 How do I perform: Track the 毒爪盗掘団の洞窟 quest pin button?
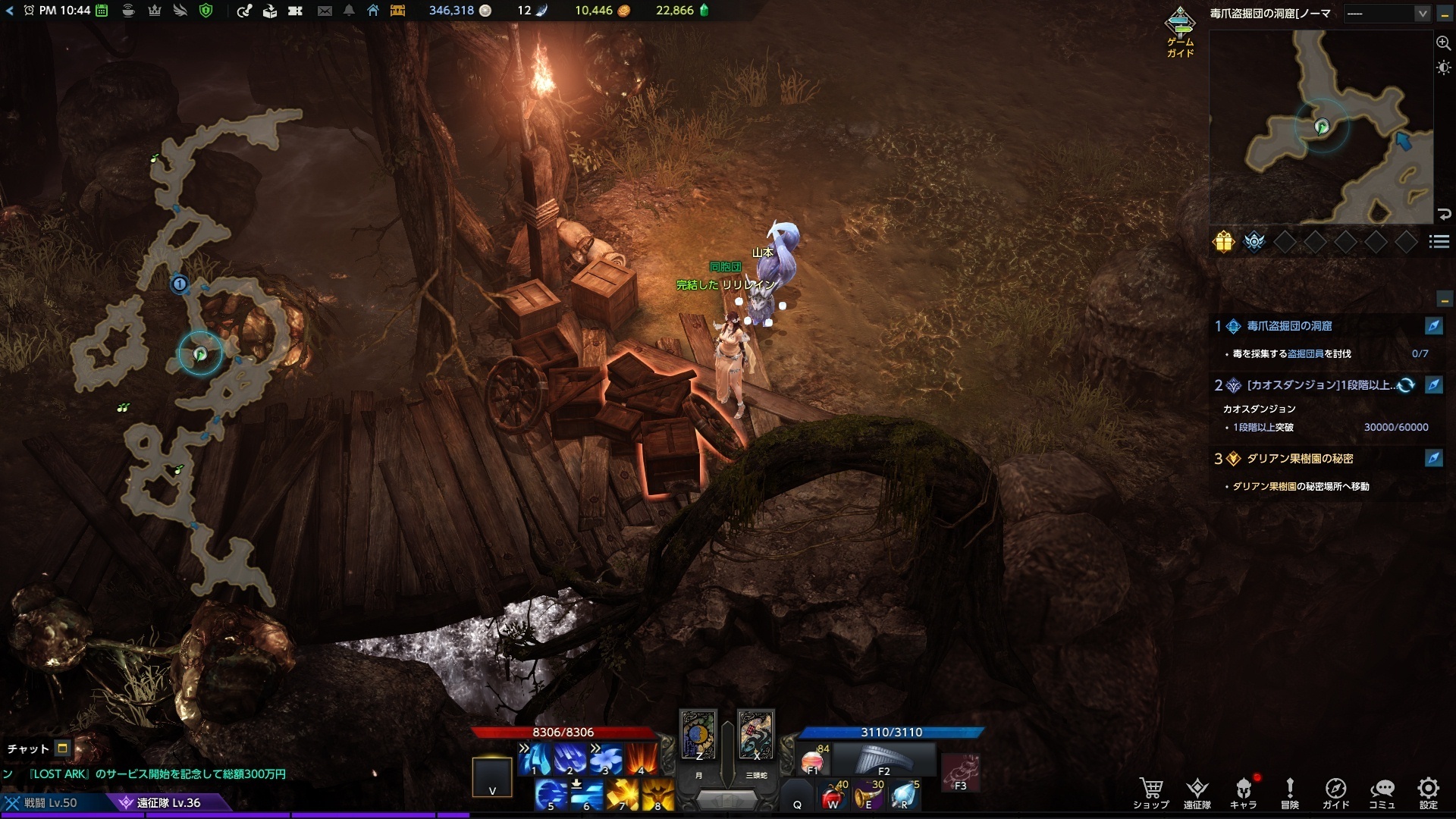[x=1433, y=326]
